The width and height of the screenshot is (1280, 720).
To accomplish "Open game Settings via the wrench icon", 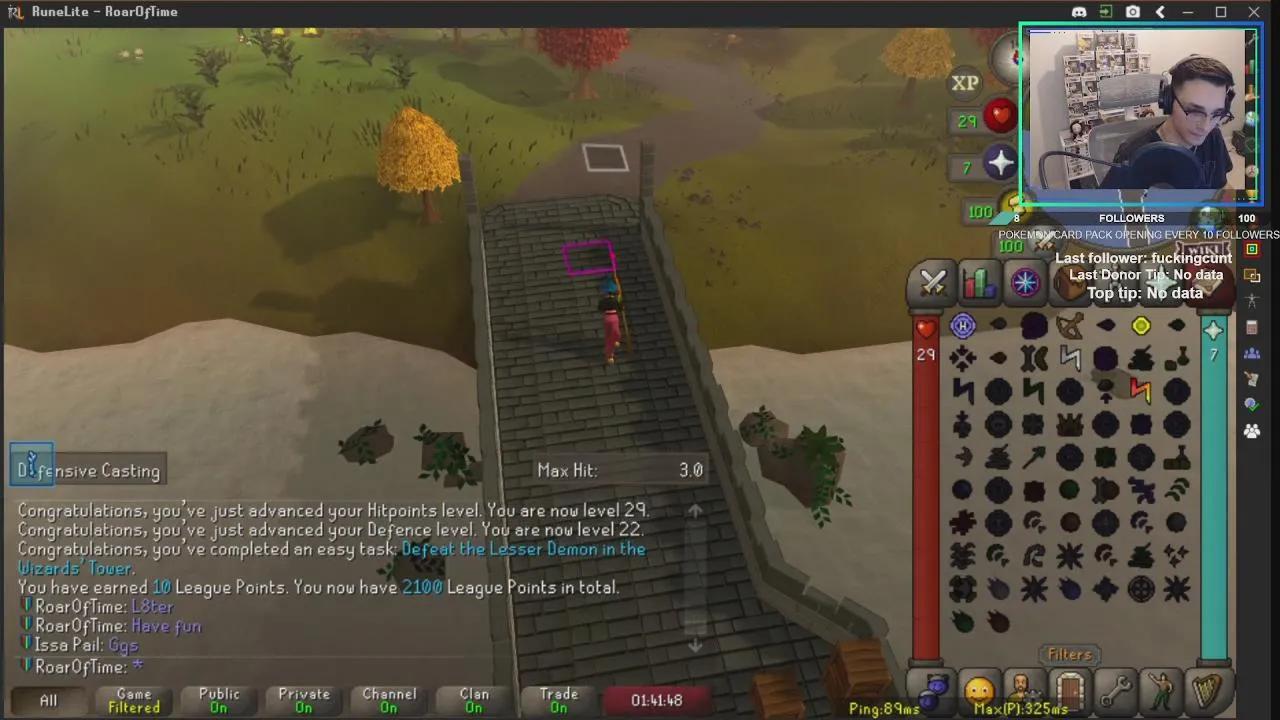I will [1117, 690].
